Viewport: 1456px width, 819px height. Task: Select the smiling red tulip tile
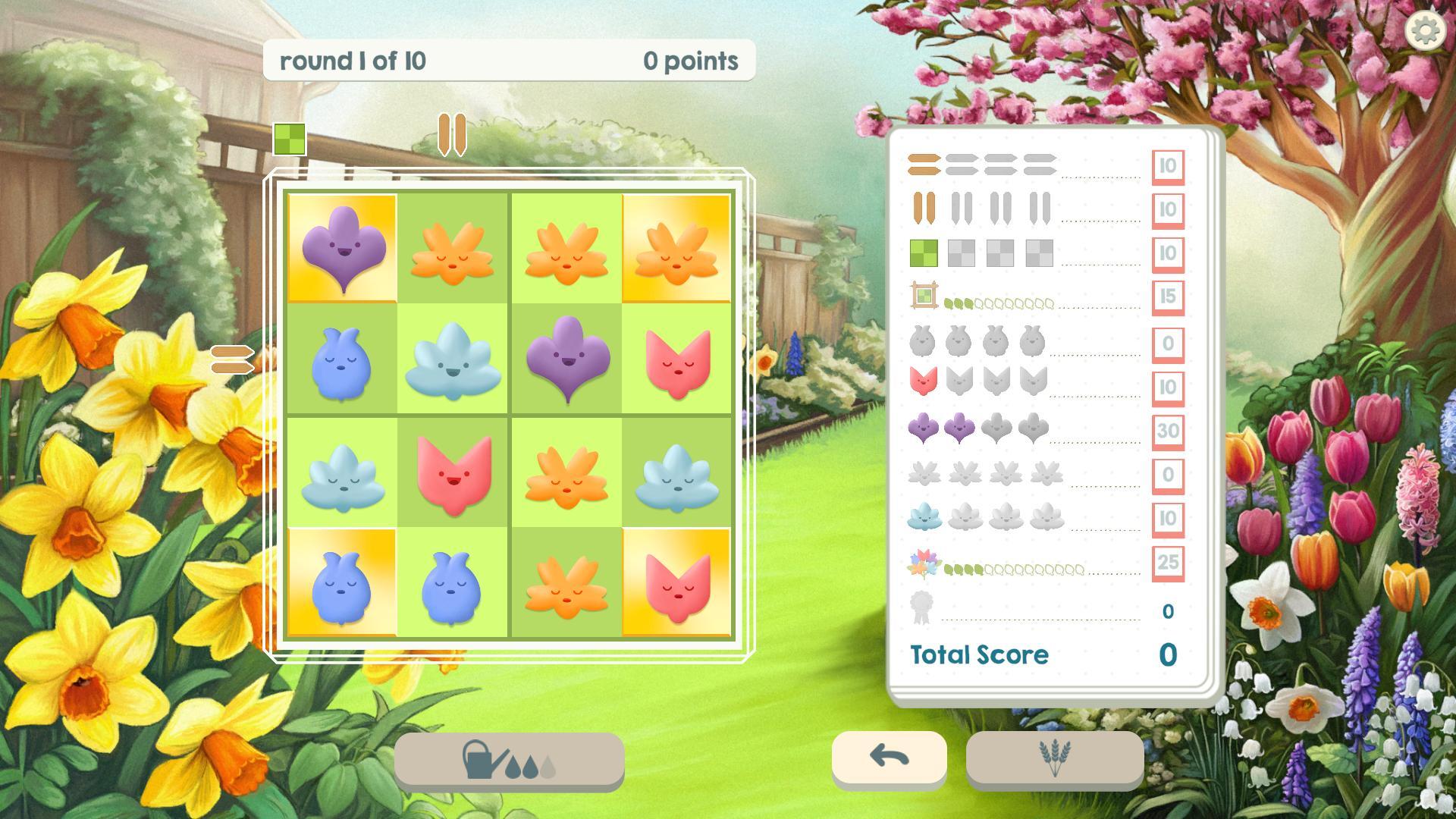[x=453, y=472]
